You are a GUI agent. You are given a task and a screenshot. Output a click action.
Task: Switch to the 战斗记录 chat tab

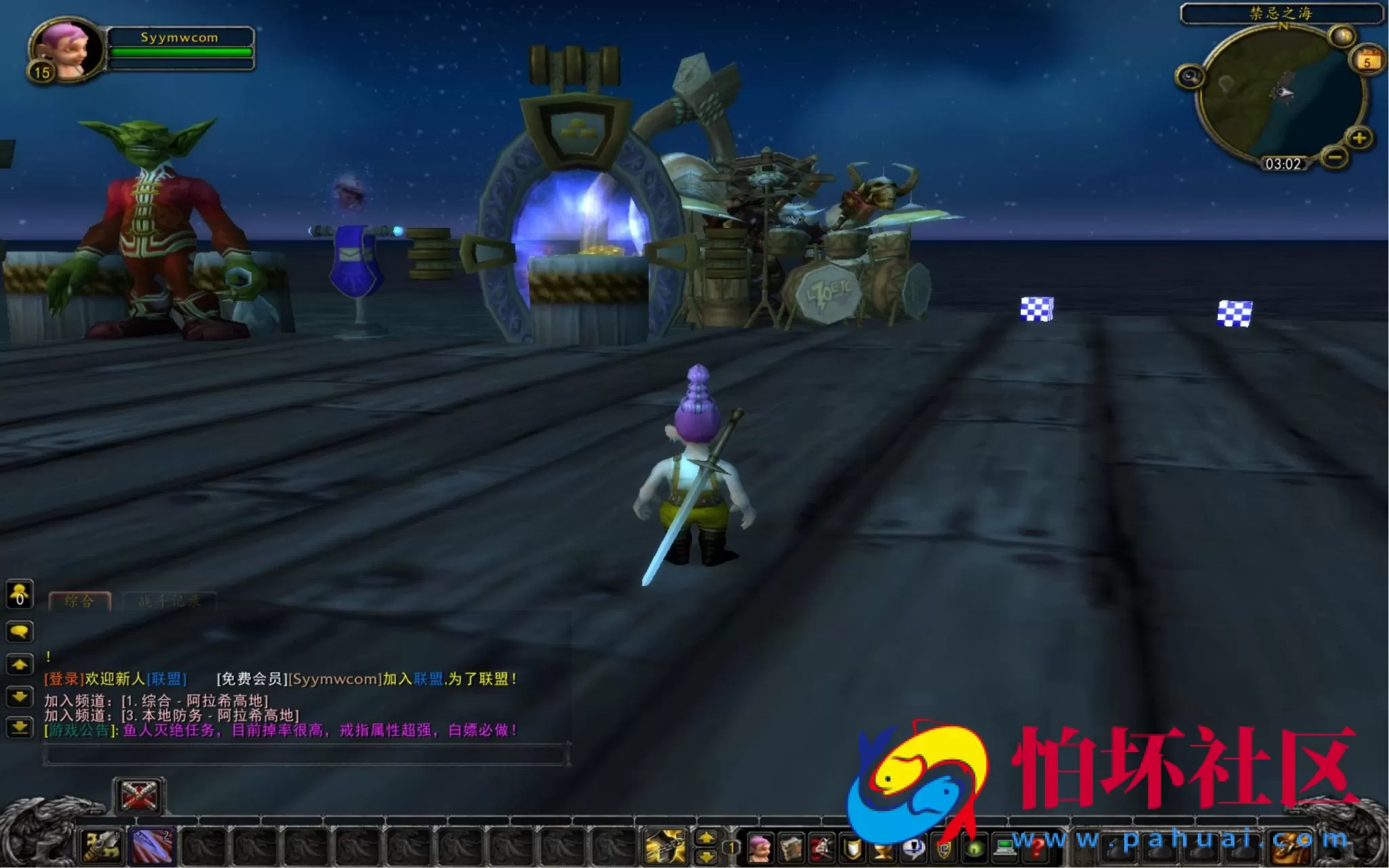(170, 601)
